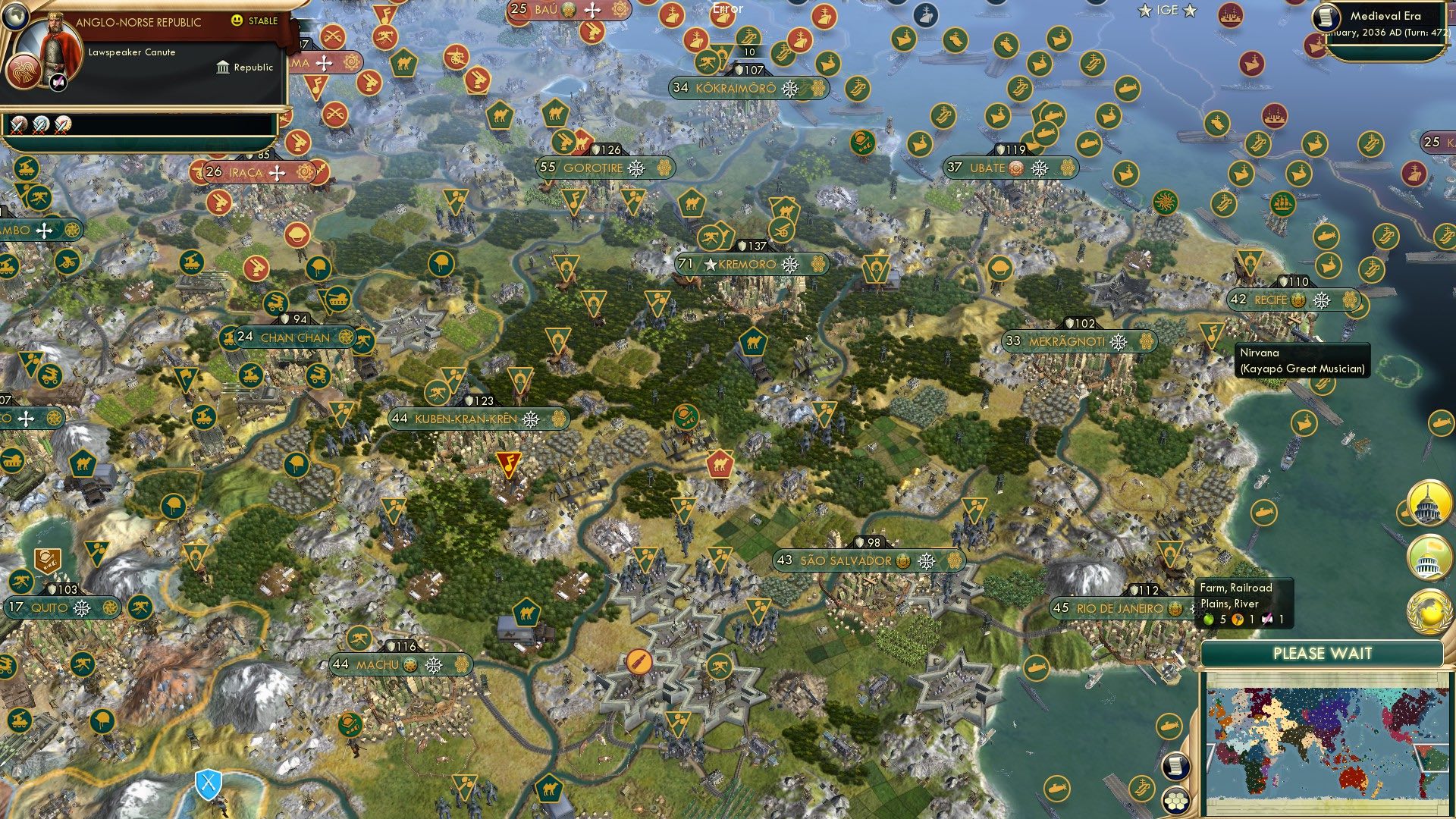Click the IGE label at top of screen
Viewport: 1456px width, 819px height.
click(1169, 11)
